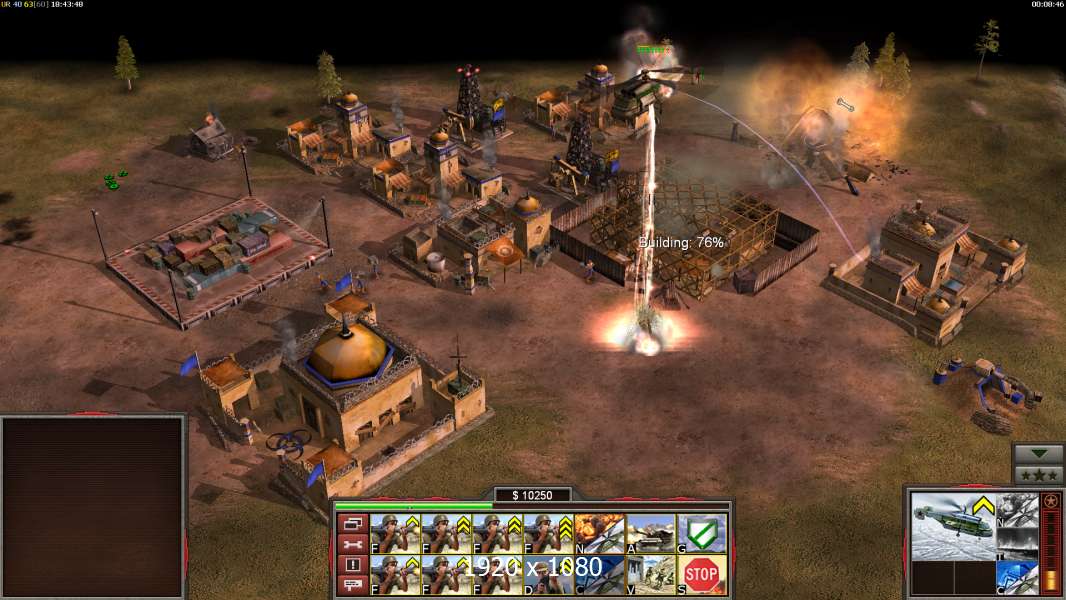Click the red STOP command button

pos(702,575)
